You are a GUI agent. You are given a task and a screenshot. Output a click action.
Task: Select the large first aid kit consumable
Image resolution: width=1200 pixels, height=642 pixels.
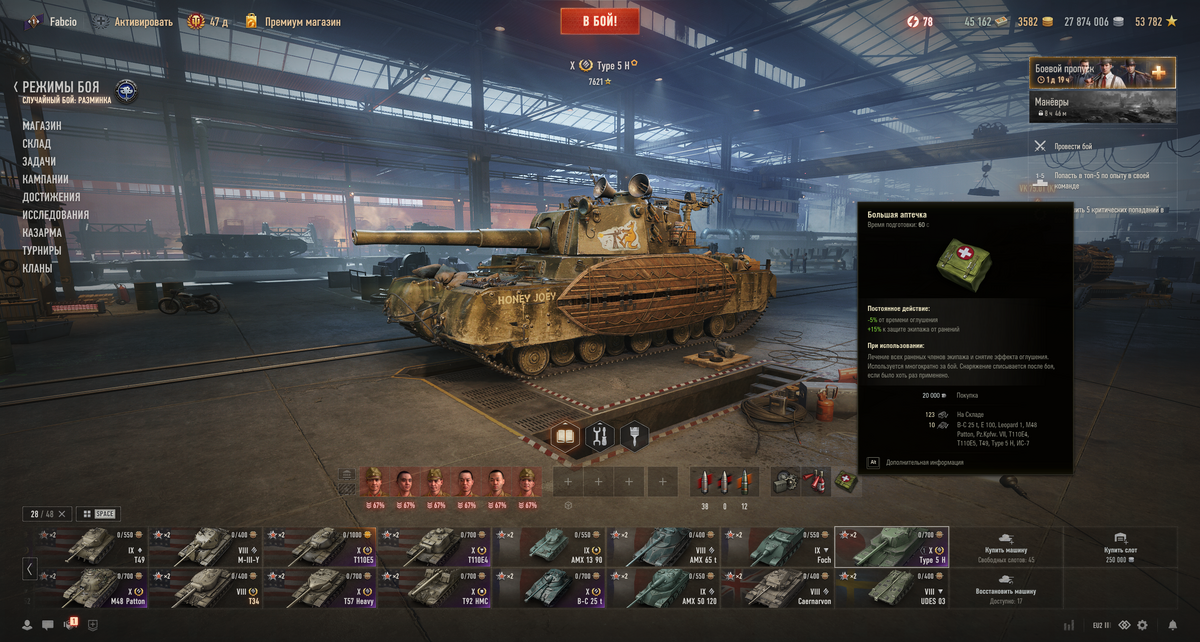tap(846, 481)
